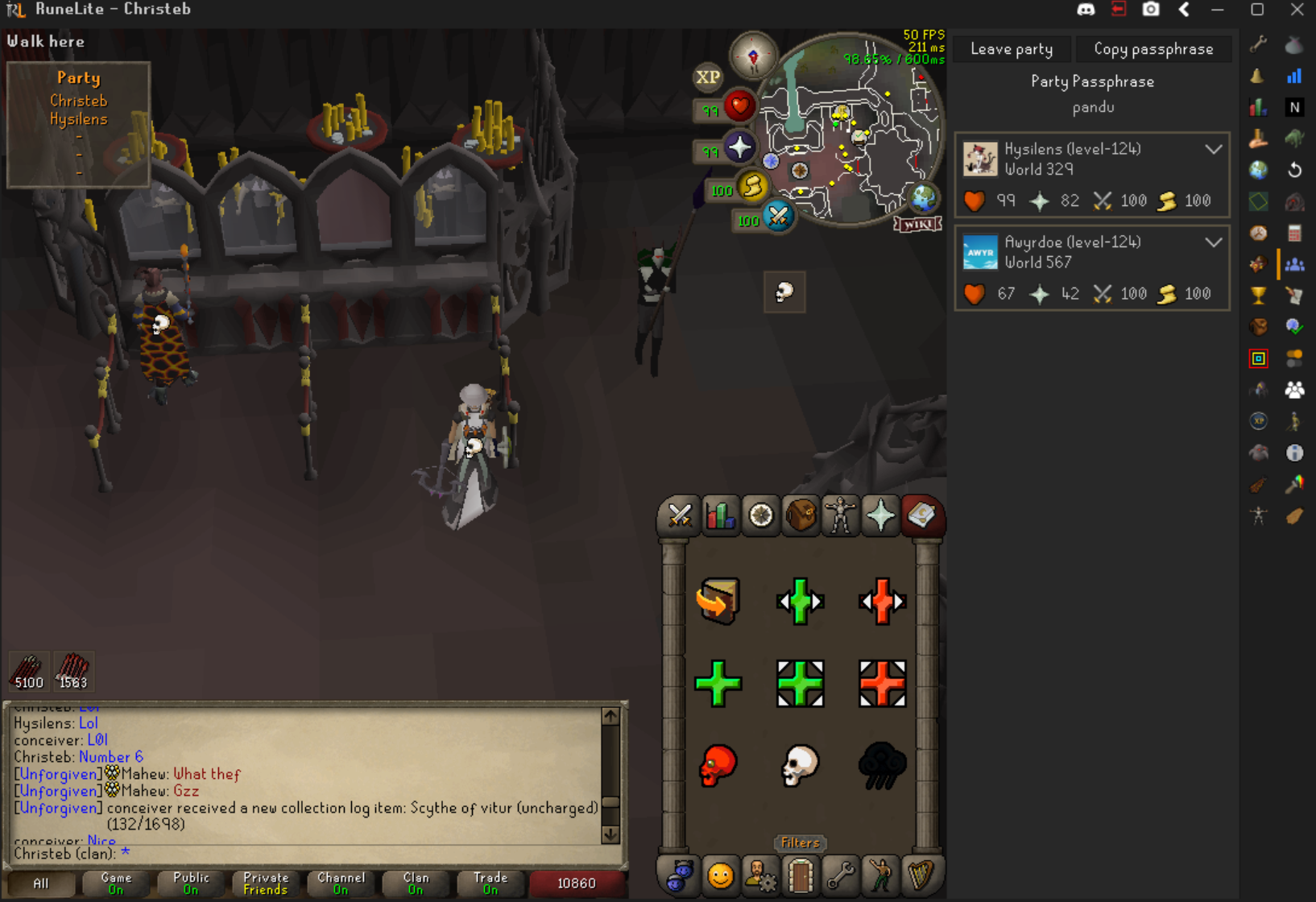This screenshot has width=1316, height=902.
Task: Expand the Awyrdoe party member panel
Action: click(1213, 242)
